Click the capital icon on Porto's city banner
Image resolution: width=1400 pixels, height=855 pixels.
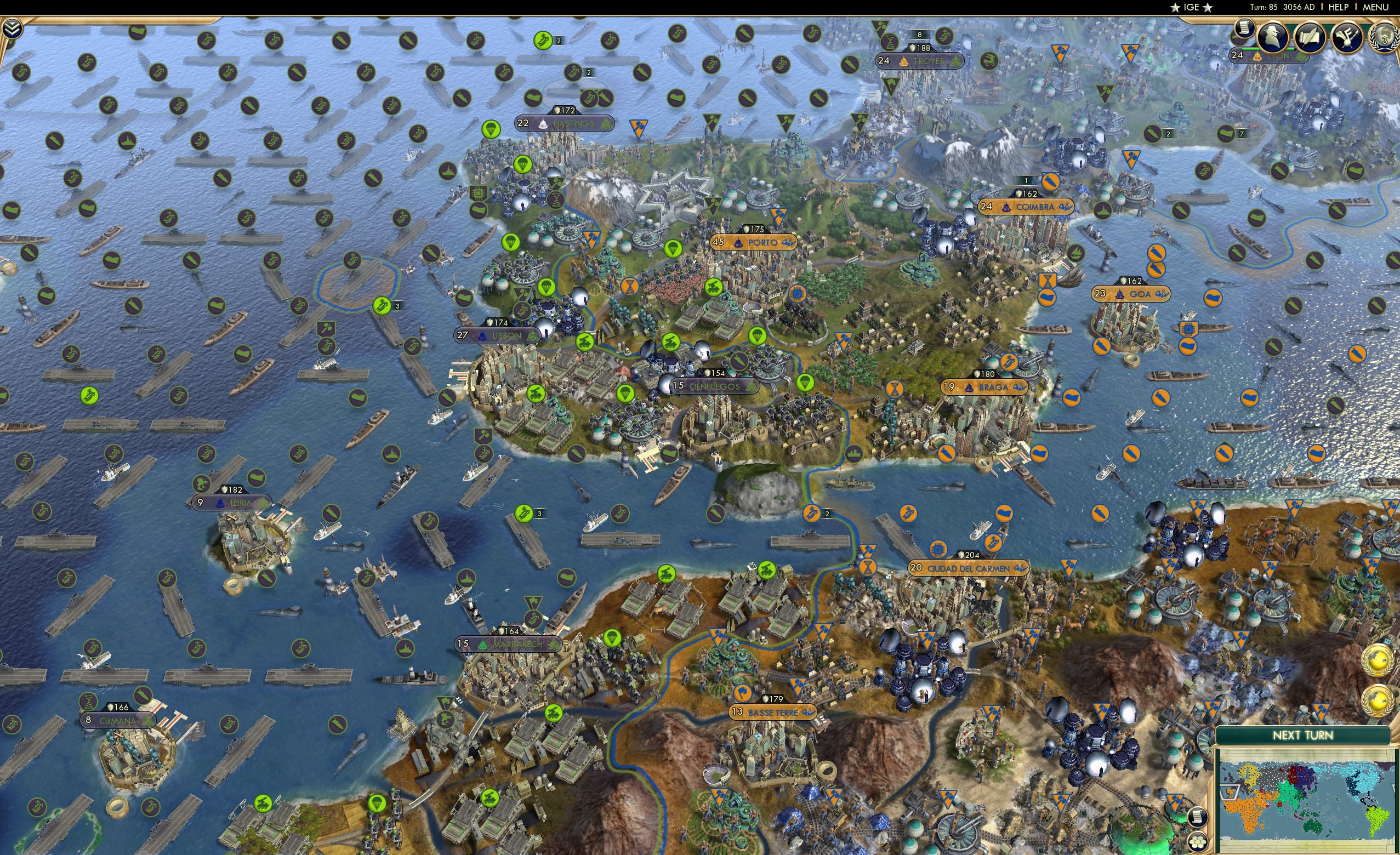point(738,242)
